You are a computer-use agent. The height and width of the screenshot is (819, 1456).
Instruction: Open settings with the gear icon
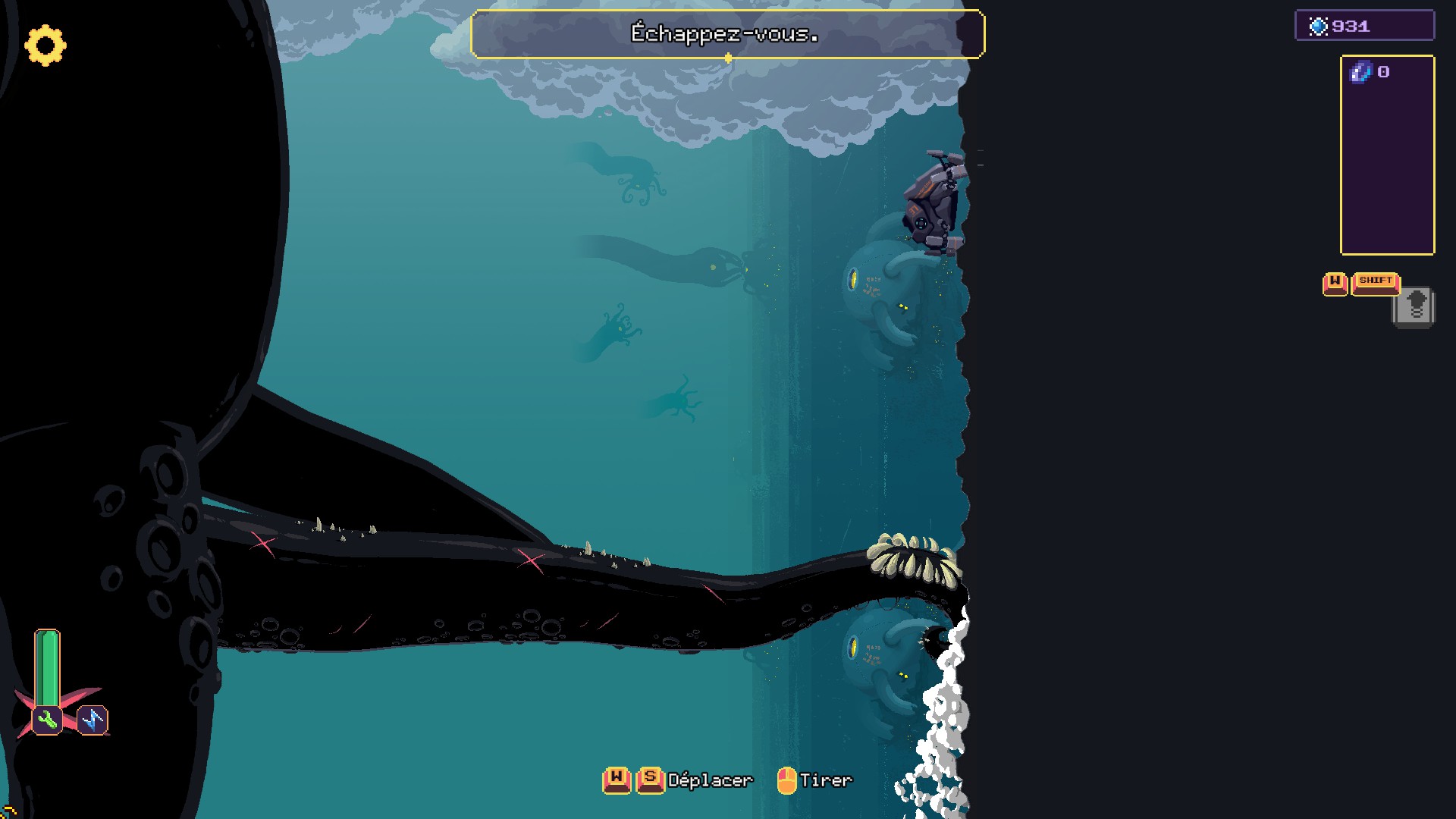tap(45, 45)
